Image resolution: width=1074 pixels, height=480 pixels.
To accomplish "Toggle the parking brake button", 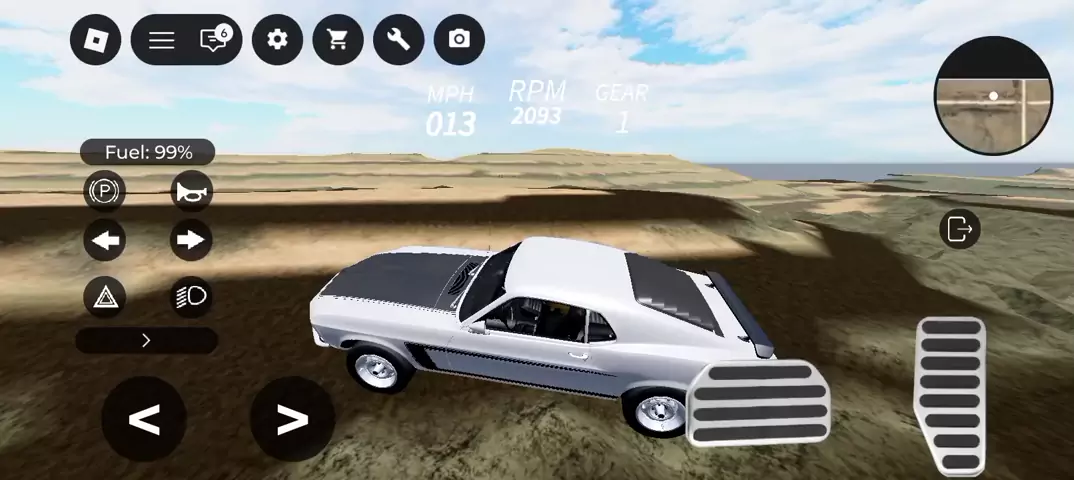I will click(105, 190).
